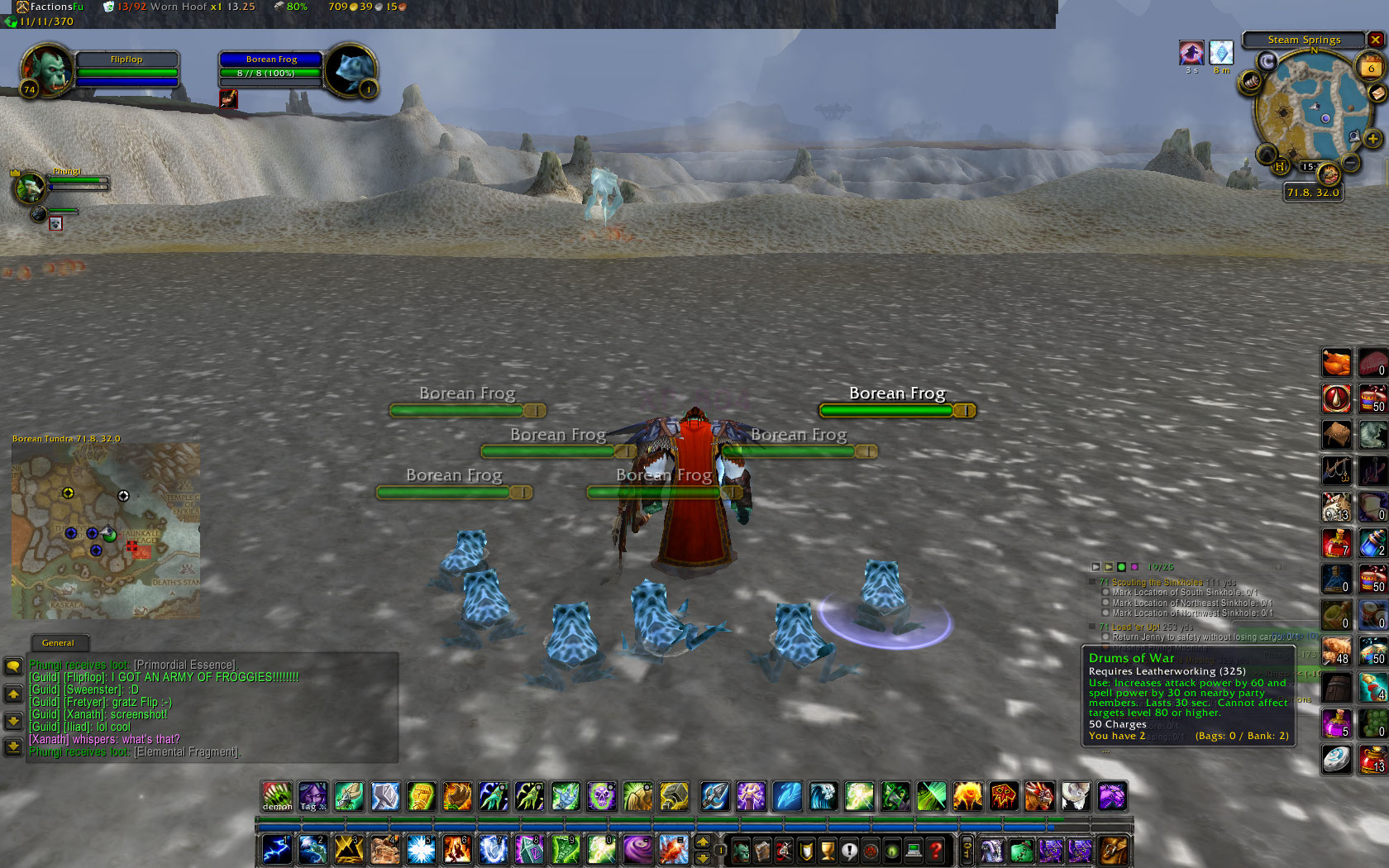
Task: Use the roasted chicken food item
Action: click(1336, 362)
